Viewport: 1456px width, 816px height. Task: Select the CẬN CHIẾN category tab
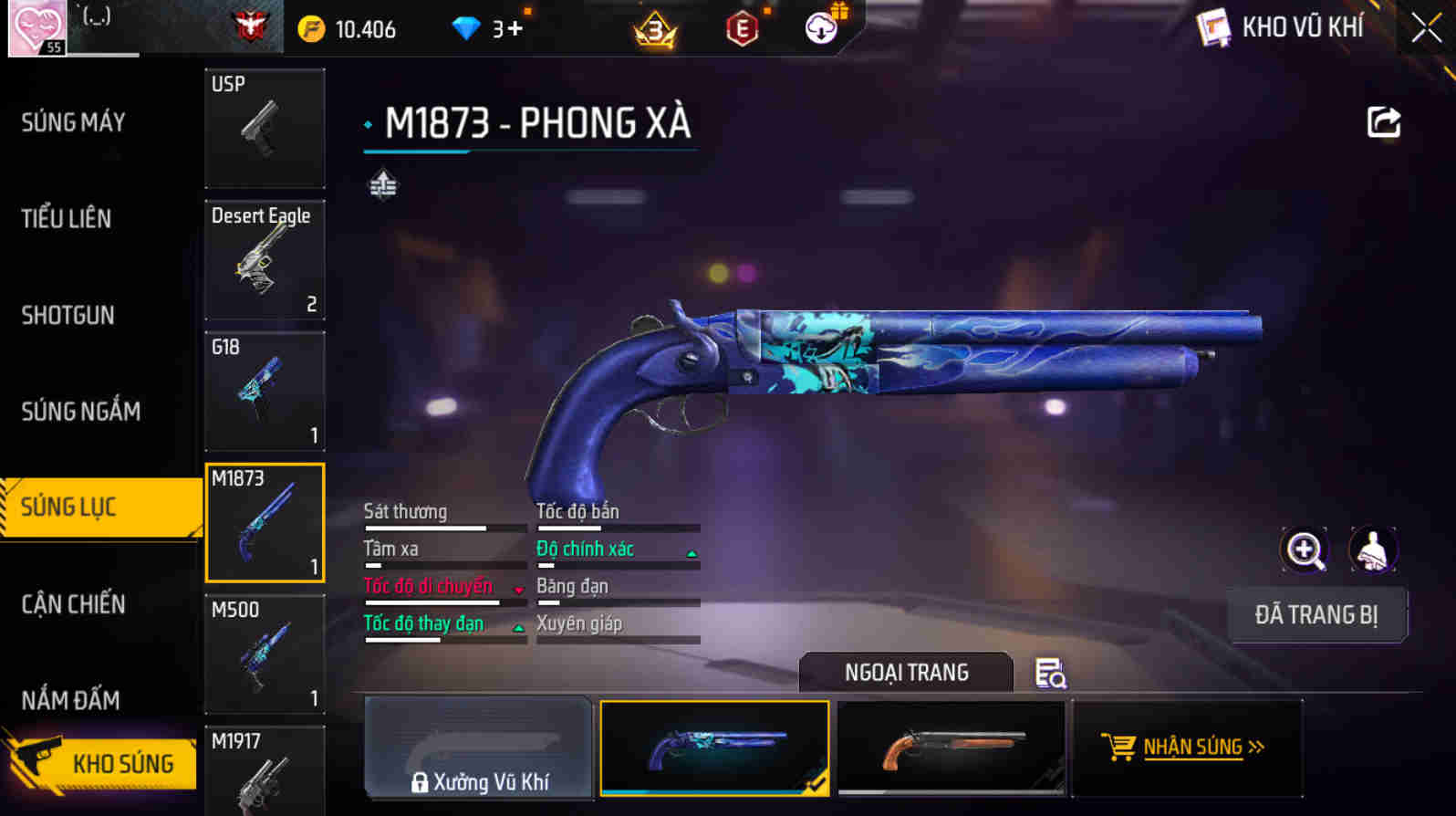click(73, 603)
